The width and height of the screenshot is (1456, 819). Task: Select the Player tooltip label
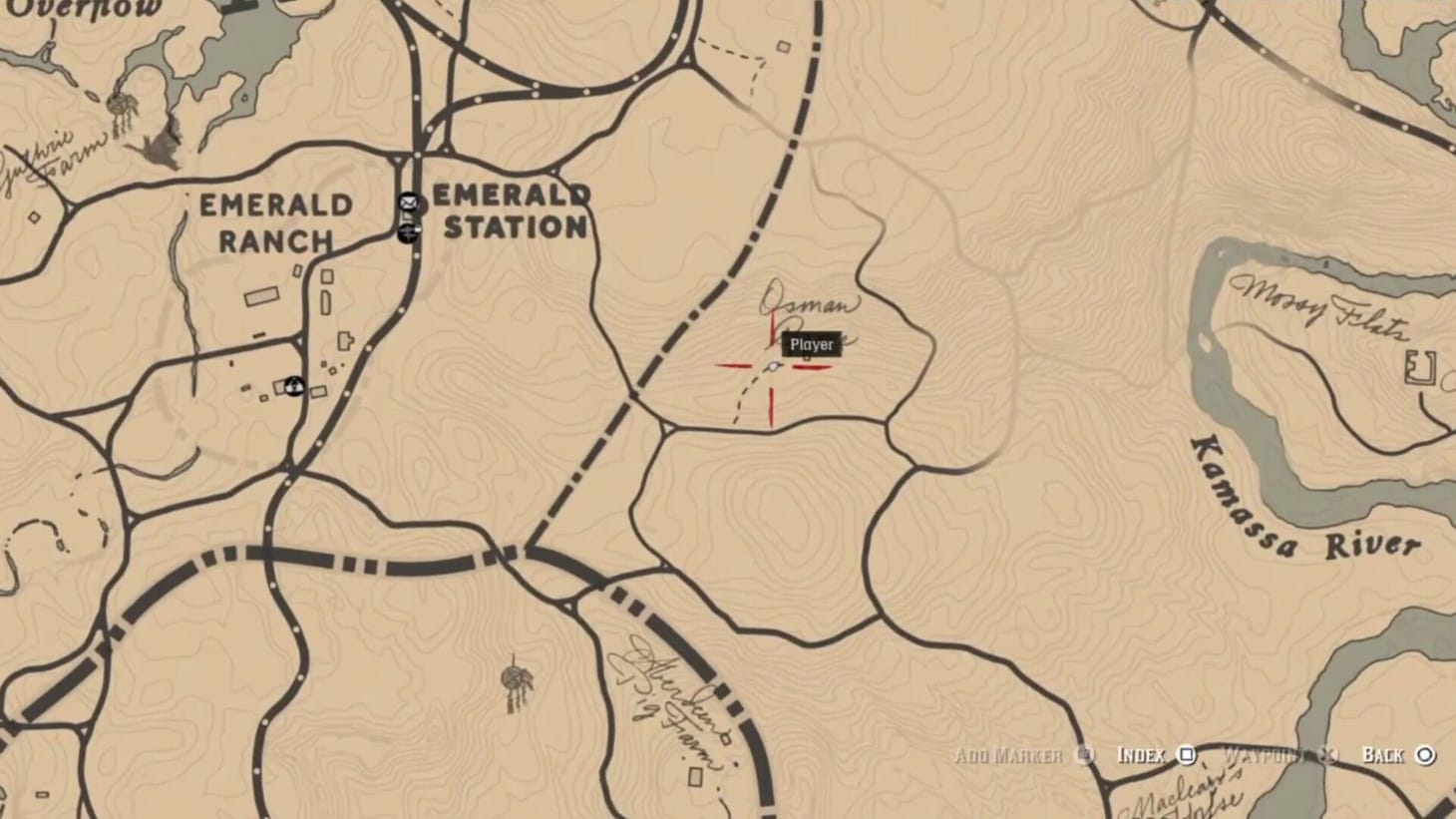[x=811, y=344]
